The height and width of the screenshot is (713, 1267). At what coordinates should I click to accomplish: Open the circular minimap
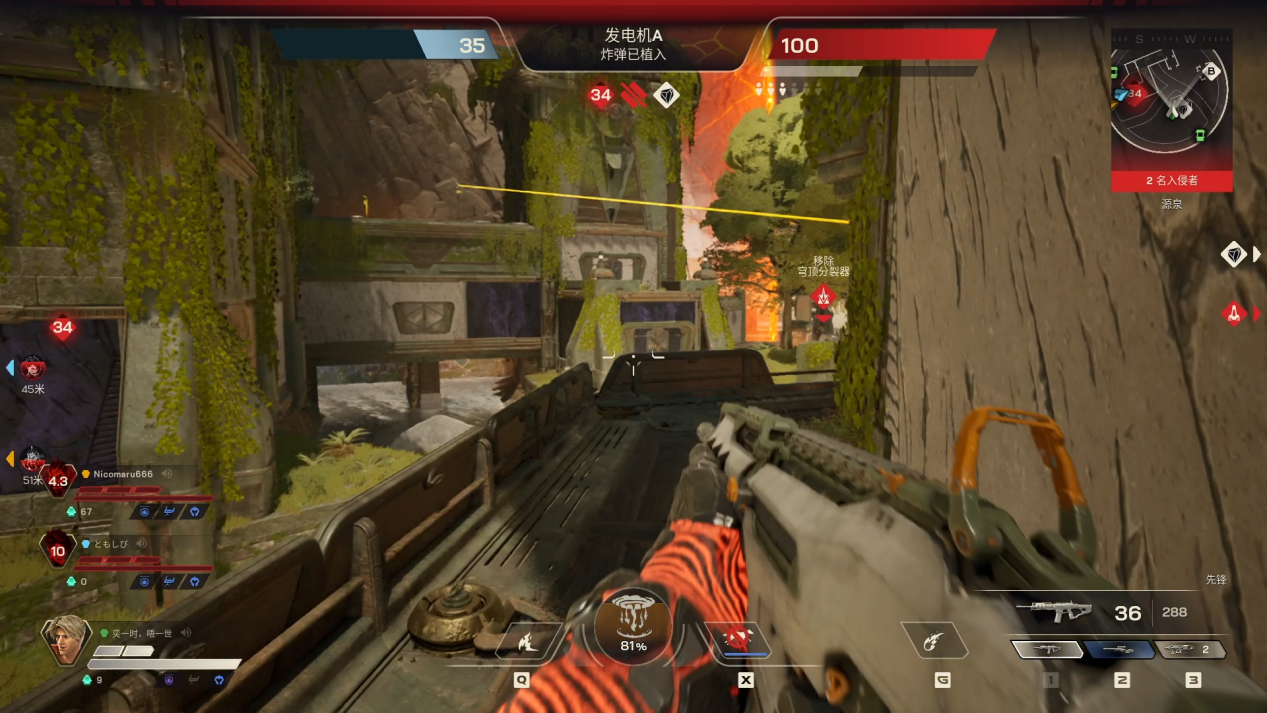tap(1171, 100)
